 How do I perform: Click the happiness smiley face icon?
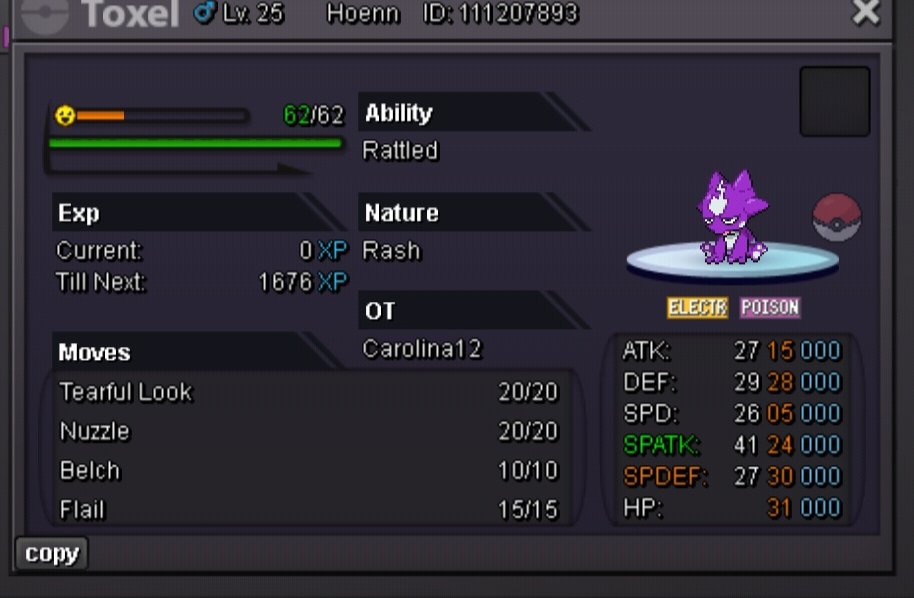65,116
